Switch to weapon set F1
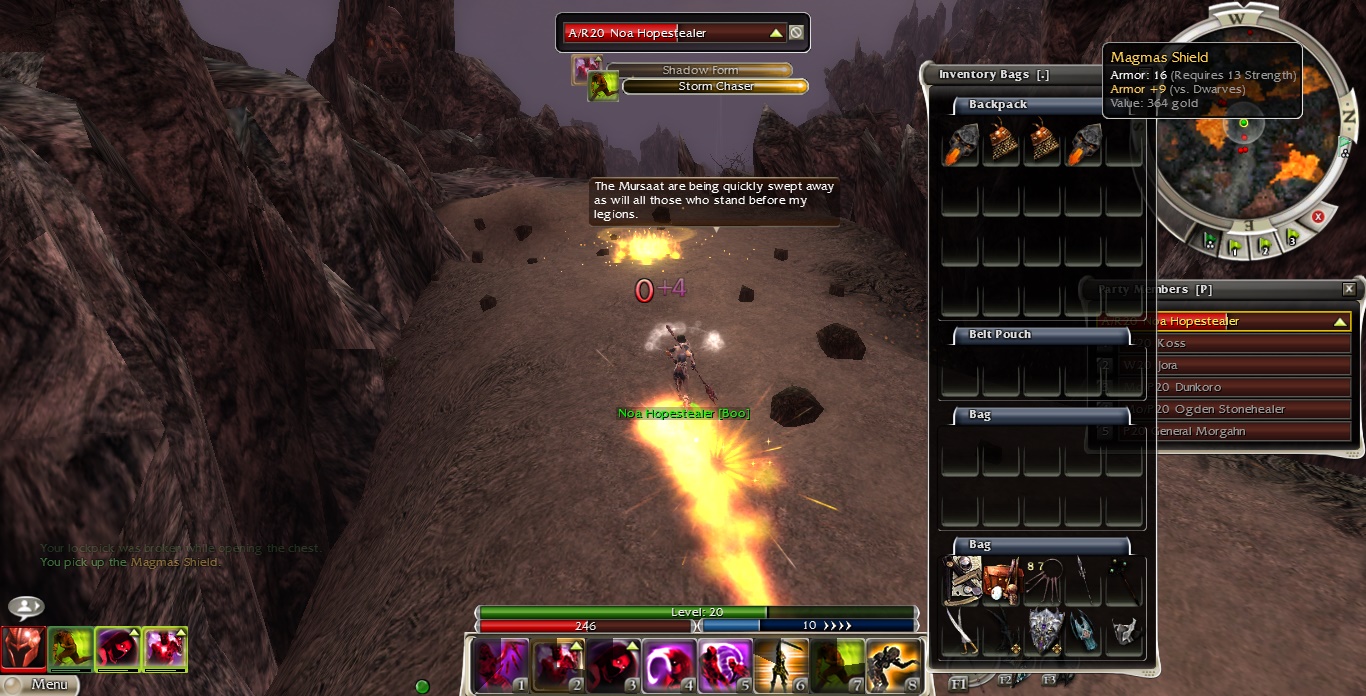 pyautogui.click(x=958, y=683)
